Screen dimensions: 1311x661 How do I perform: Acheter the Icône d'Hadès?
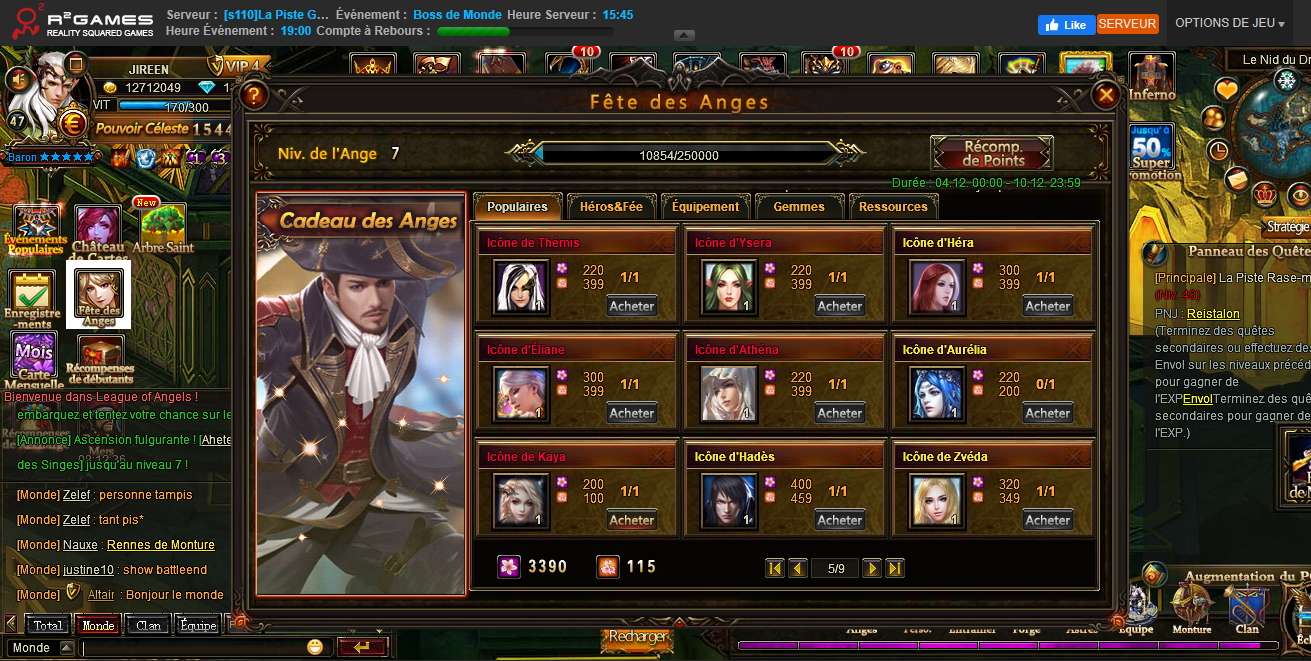(x=840, y=520)
